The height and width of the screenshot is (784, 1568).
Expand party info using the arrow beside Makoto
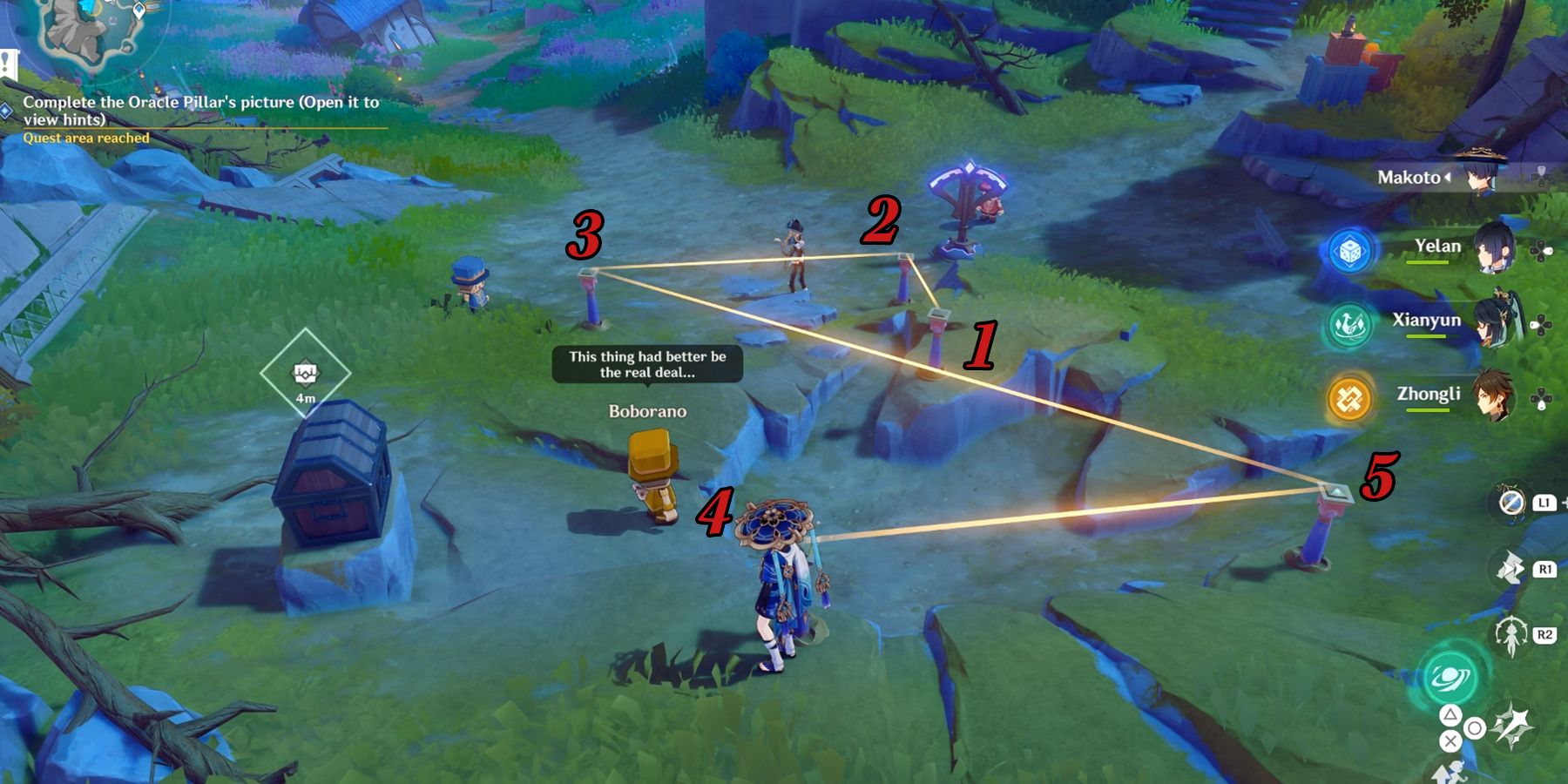click(x=1448, y=177)
